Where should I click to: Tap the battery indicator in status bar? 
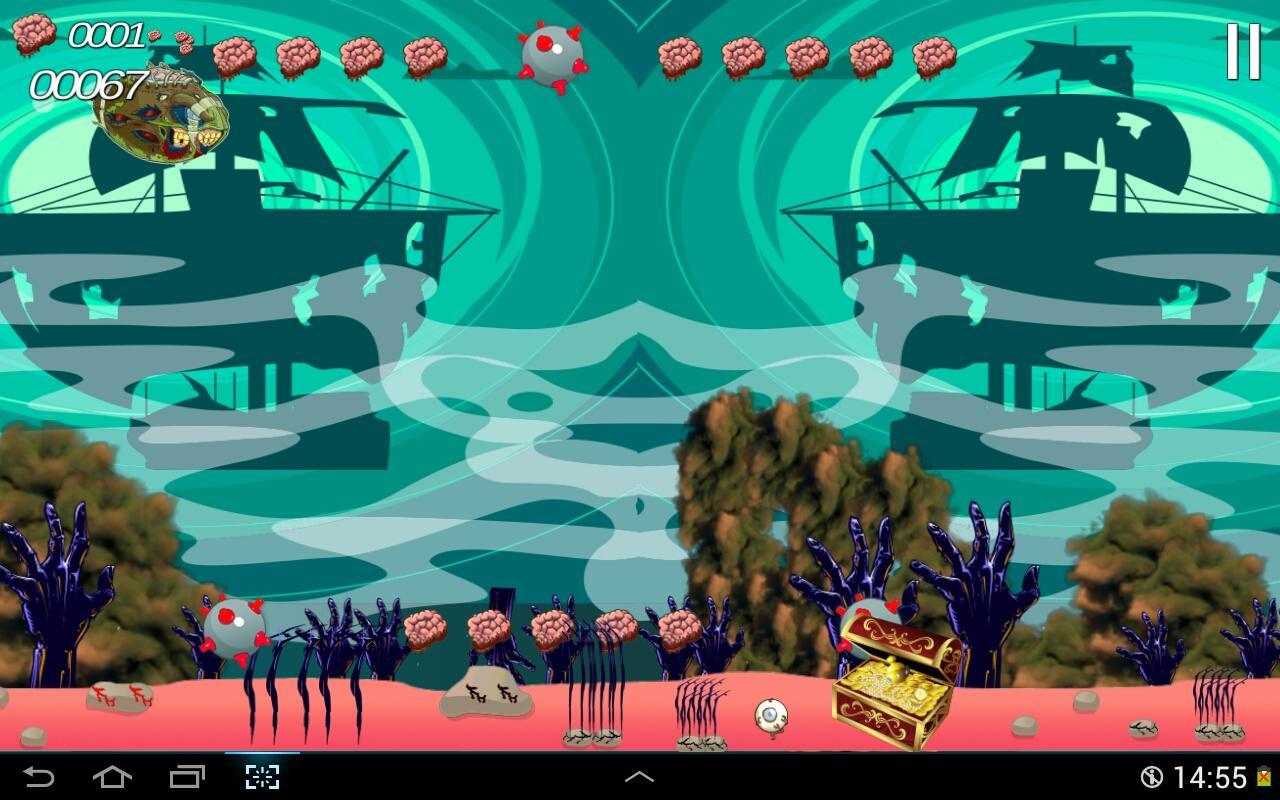click(1265, 775)
